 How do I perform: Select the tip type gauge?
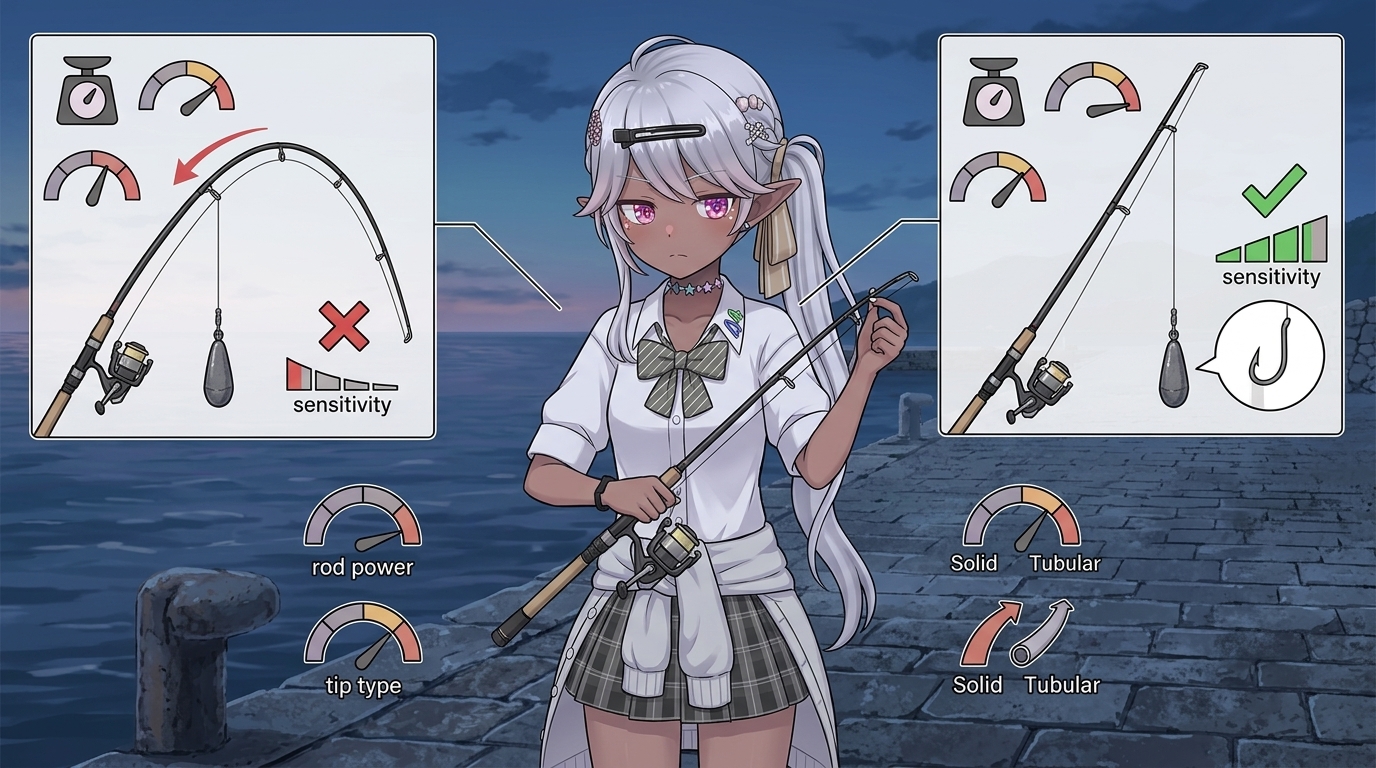362,637
